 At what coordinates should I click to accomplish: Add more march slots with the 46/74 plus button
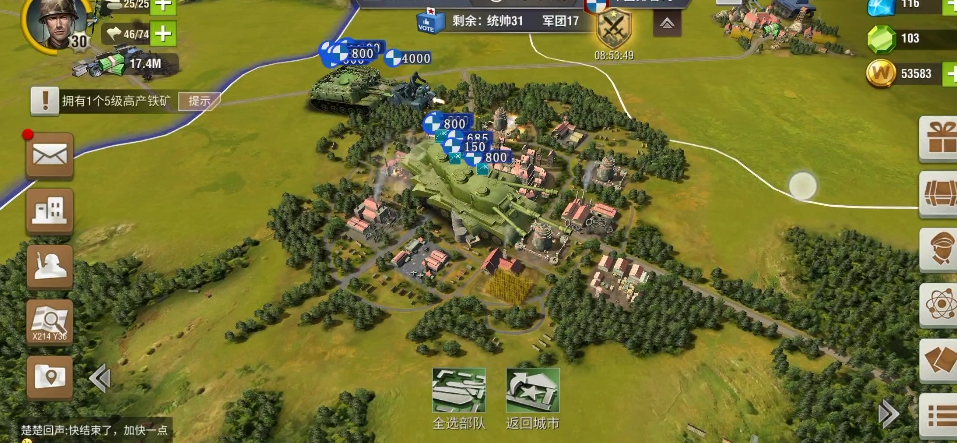161,34
